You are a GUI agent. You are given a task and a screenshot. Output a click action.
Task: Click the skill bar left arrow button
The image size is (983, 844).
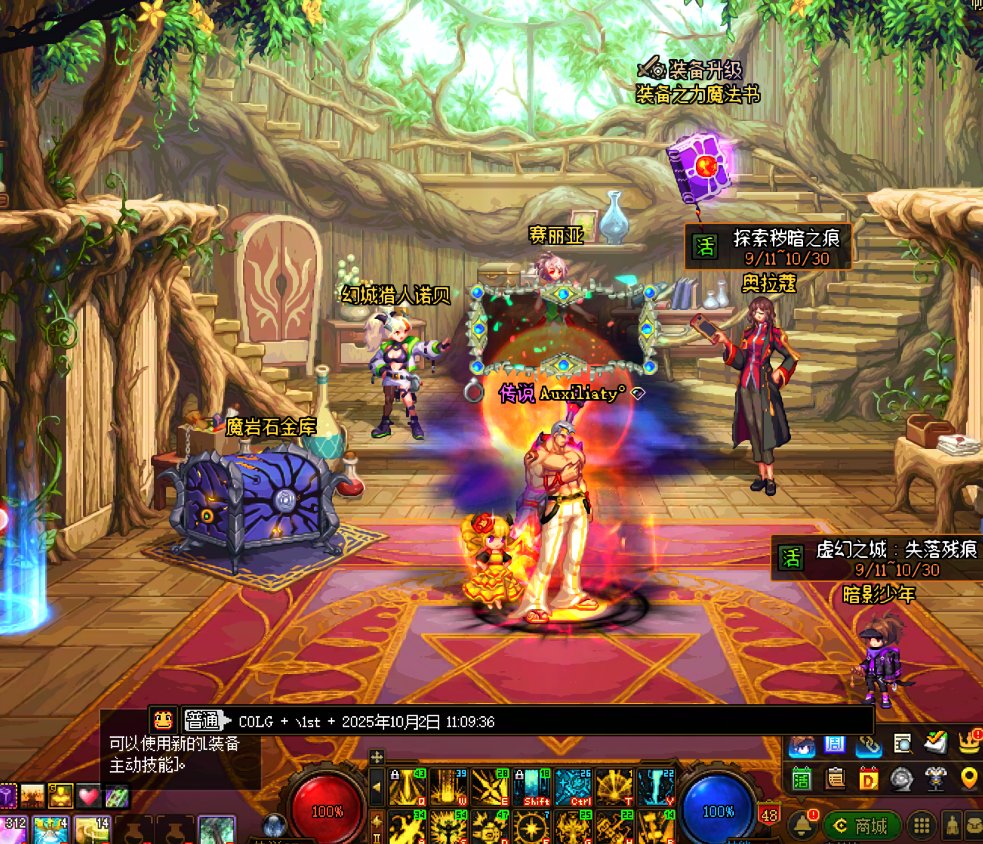coord(376,787)
